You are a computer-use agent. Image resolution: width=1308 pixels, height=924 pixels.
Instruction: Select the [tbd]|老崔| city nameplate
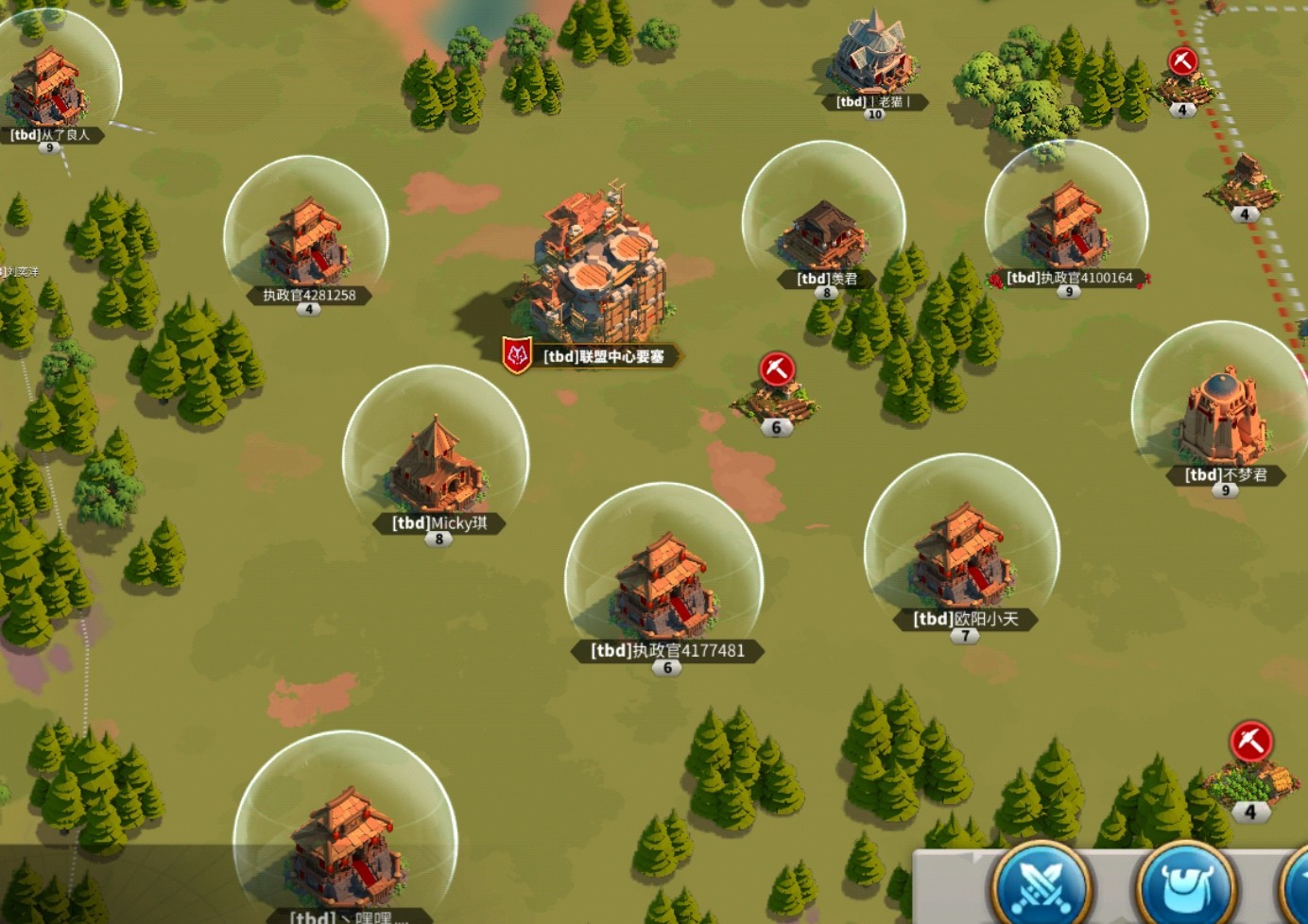click(873, 102)
